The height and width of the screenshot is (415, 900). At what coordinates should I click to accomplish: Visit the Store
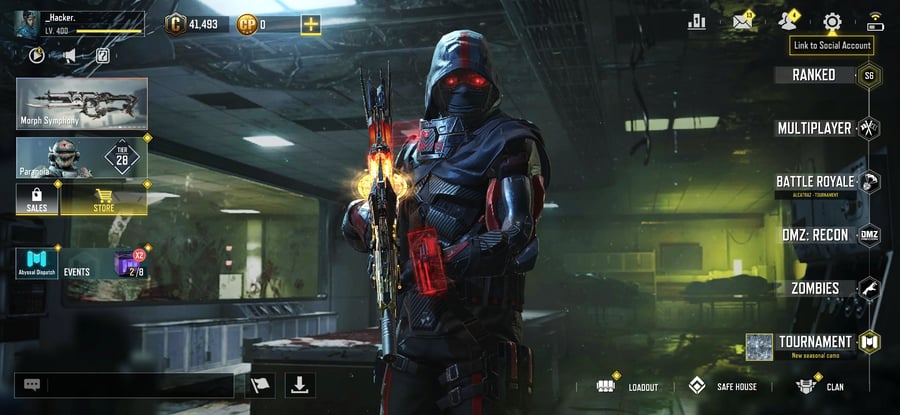point(104,200)
